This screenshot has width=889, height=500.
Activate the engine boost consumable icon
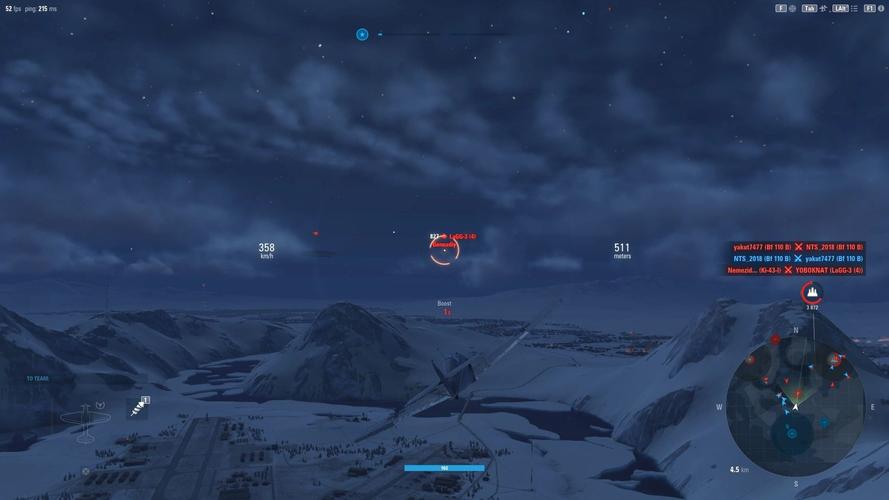138,406
